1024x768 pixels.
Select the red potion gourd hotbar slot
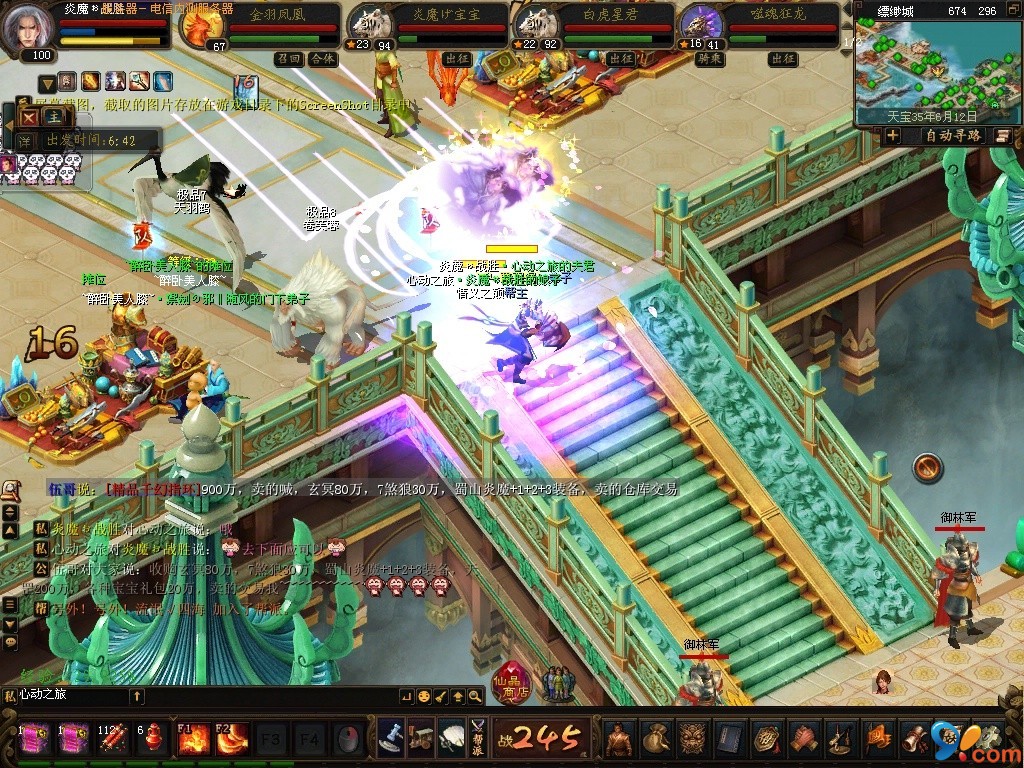[x=153, y=739]
